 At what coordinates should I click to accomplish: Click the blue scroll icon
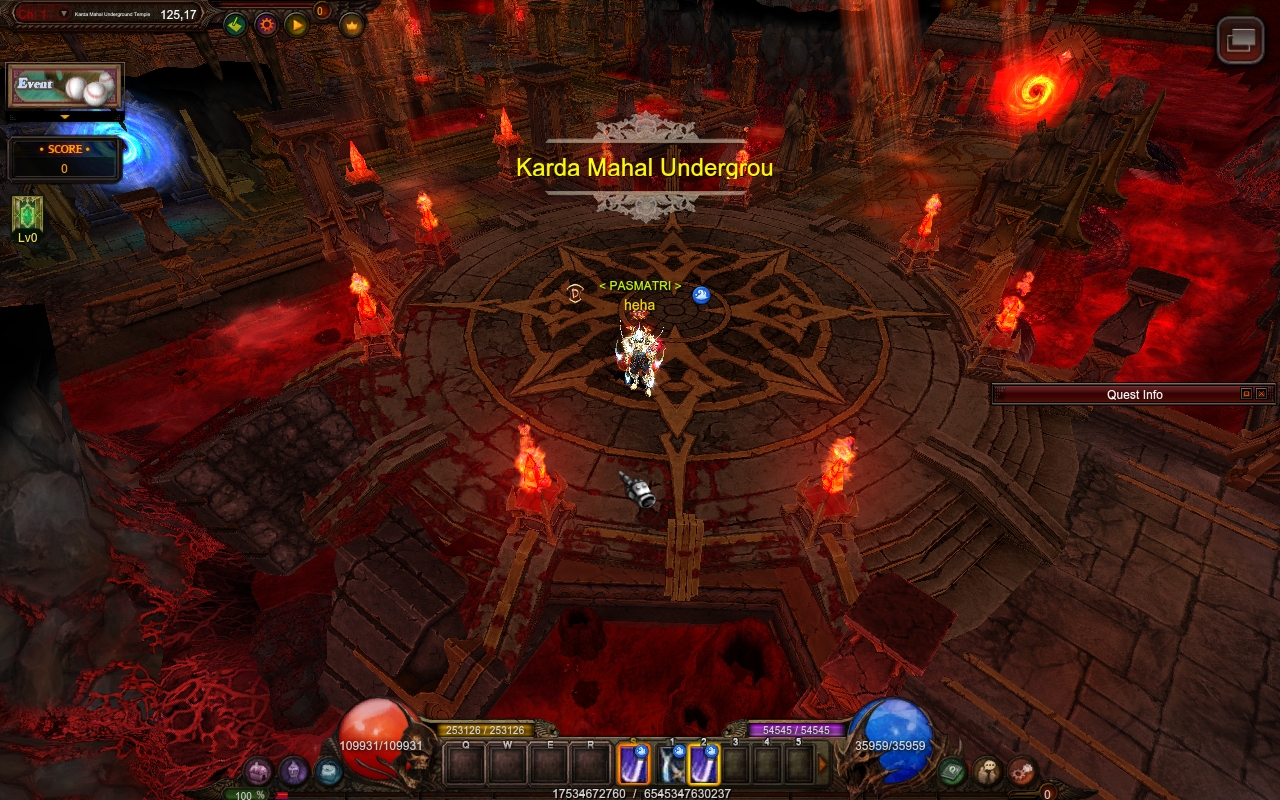click(328, 771)
